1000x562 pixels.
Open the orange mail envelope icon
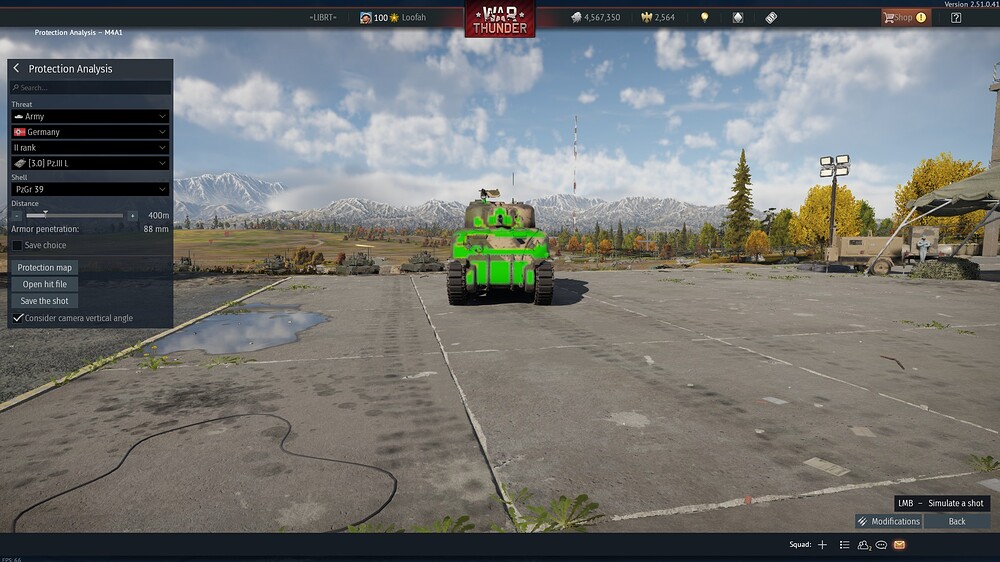899,545
